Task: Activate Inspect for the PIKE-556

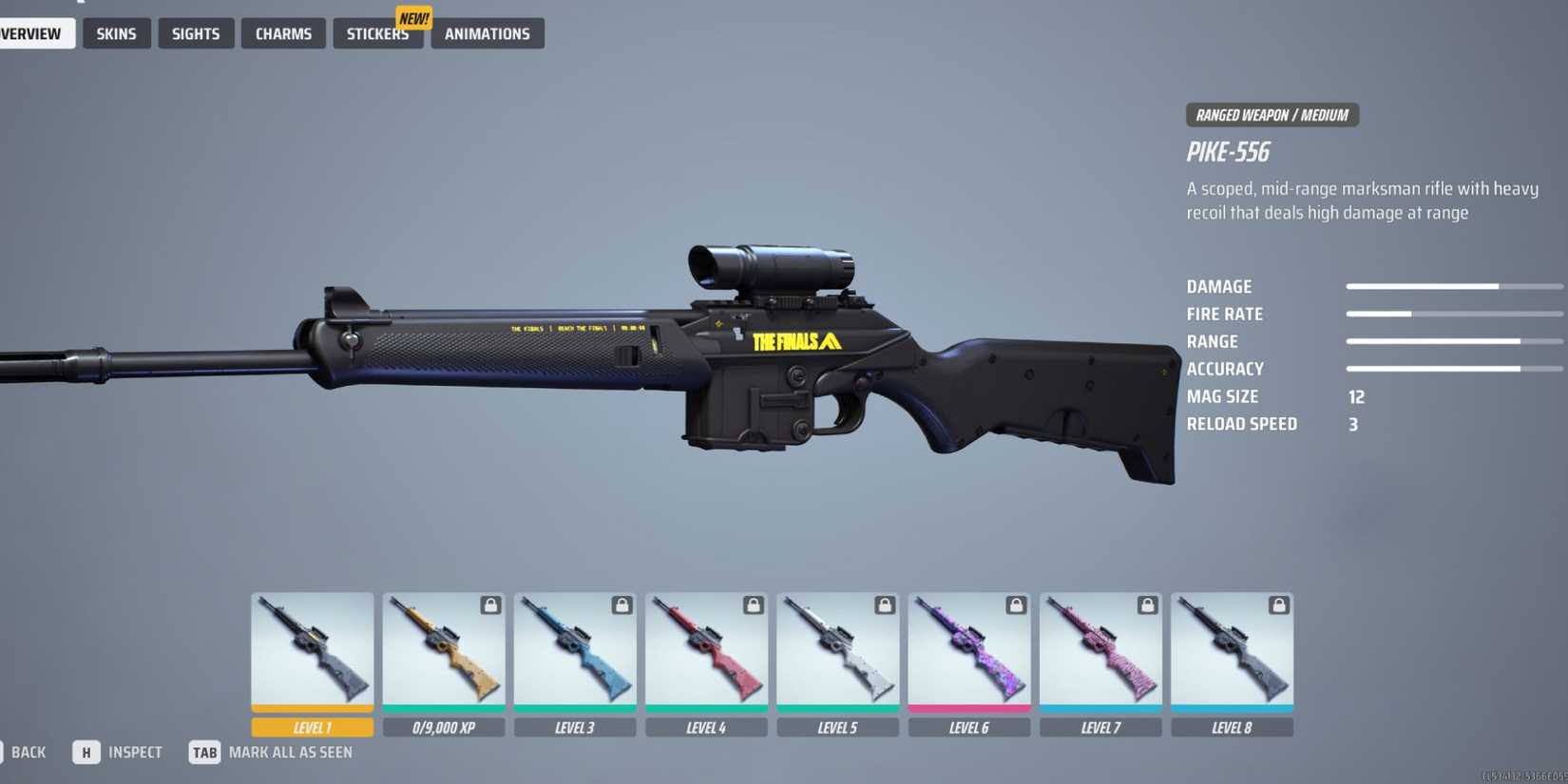Action: (119, 752)
